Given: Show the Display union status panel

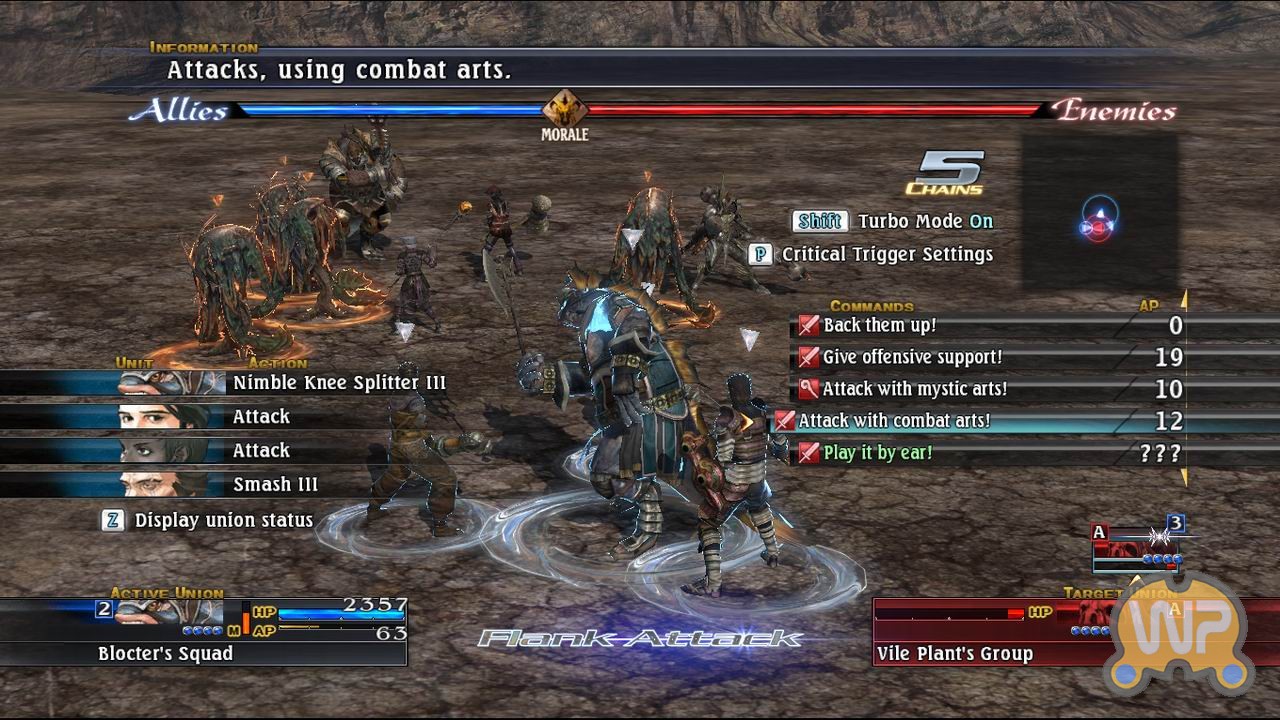Looking at the screenshot, I should tap(208, 520).
